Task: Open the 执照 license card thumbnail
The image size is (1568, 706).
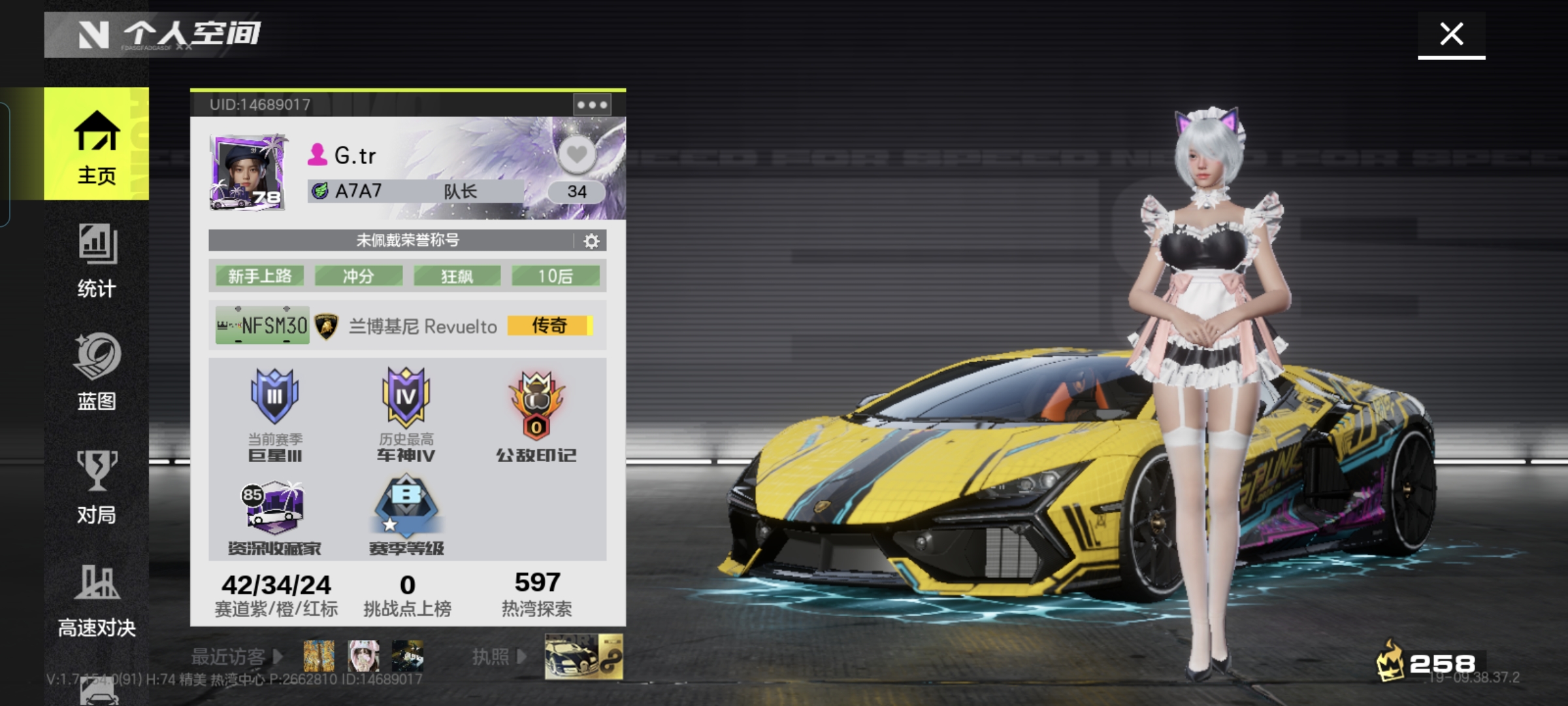Action: coord(583,656)
